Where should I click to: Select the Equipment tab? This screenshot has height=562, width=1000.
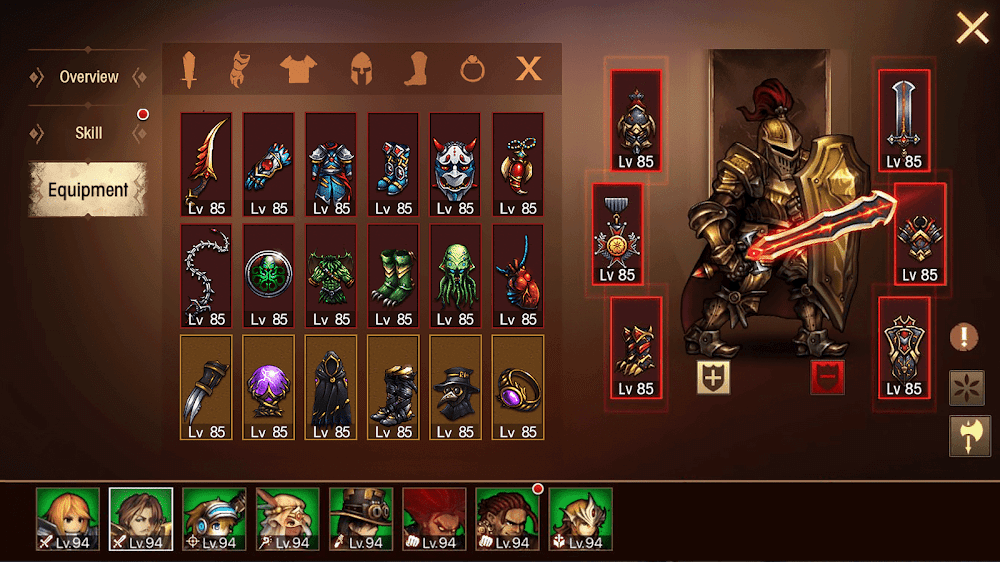pos(88,190)
